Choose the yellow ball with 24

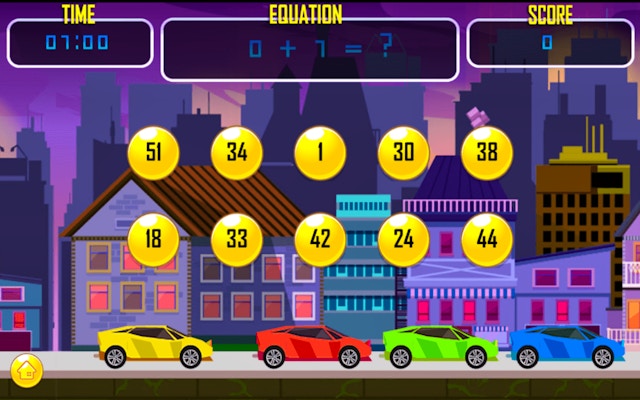coord(404,240)
